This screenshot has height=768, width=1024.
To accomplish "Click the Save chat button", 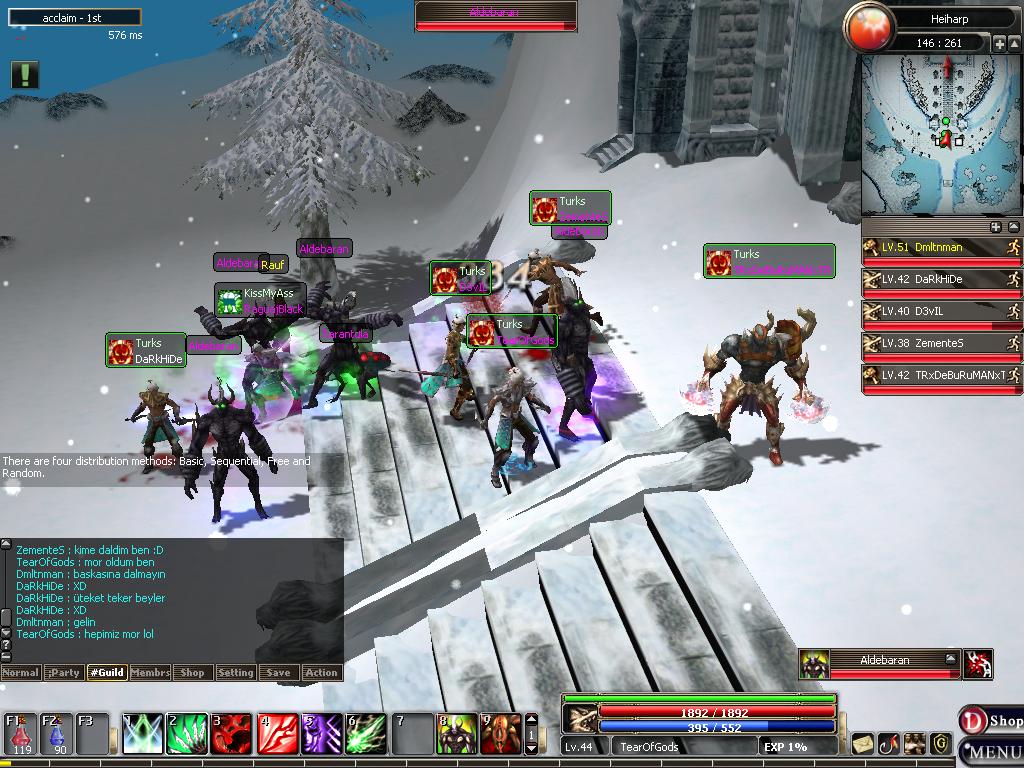I will 279,673.
